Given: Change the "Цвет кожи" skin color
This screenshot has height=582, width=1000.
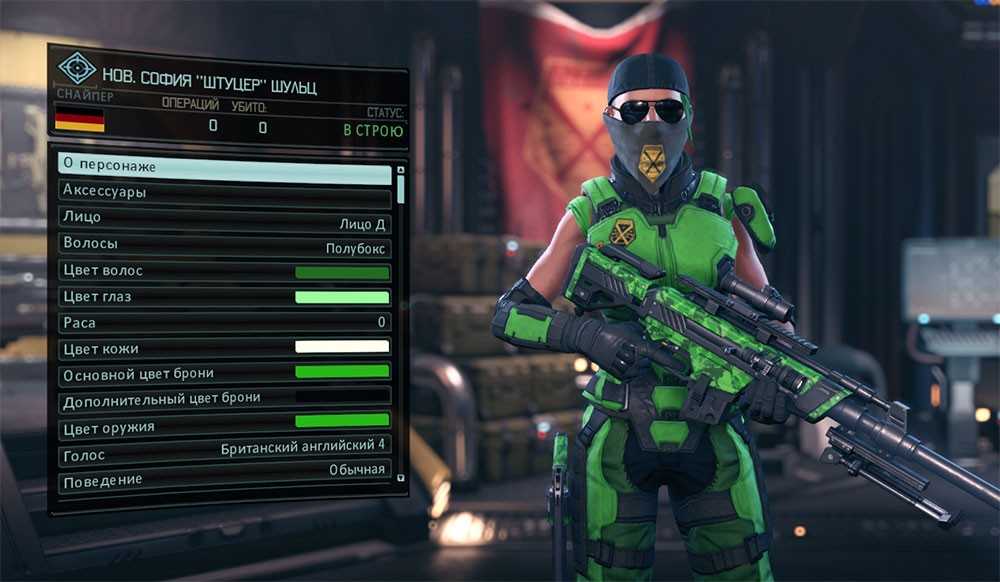Looking at the screenshot, I should point(341,348).
